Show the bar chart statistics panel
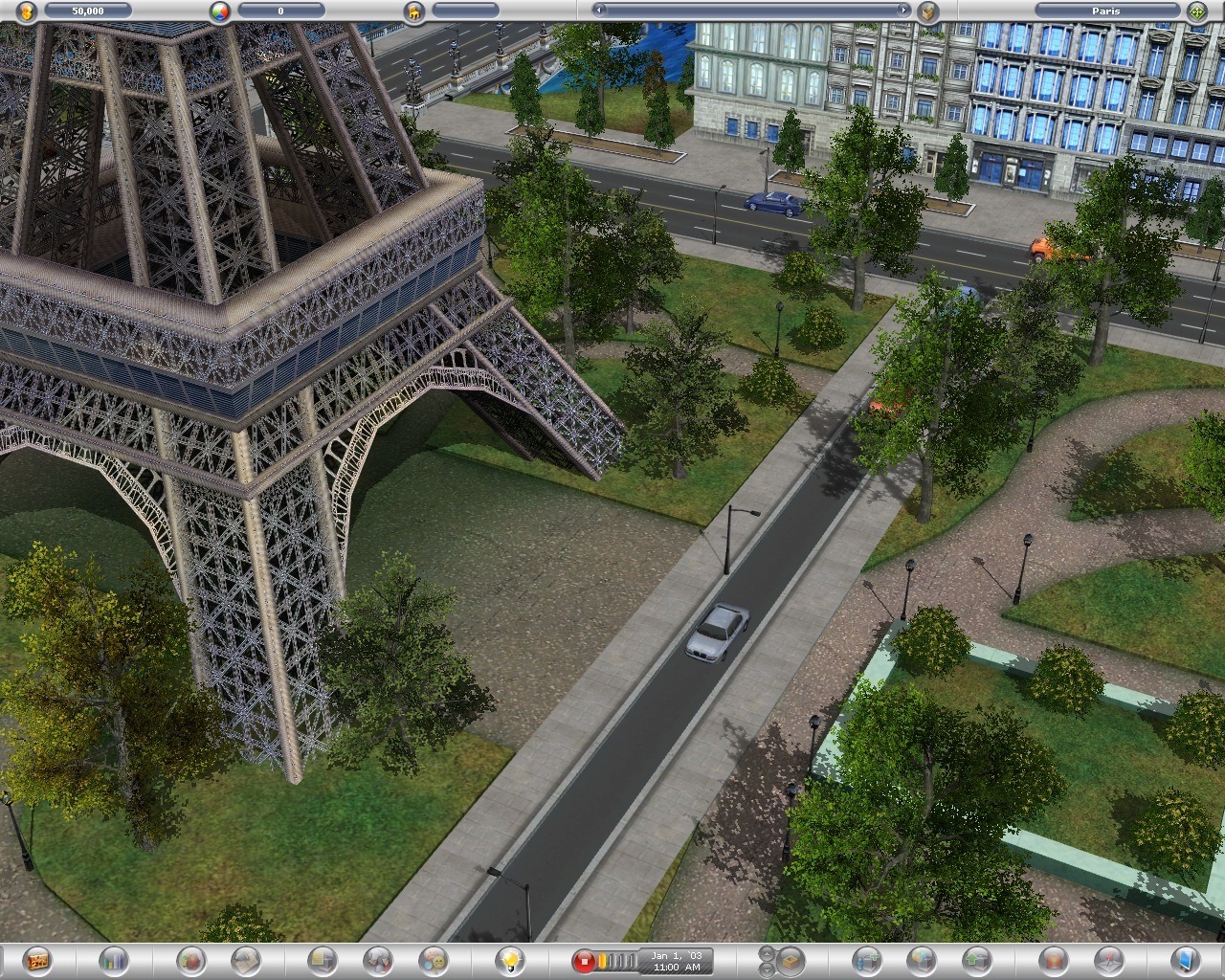 (113, 959)
